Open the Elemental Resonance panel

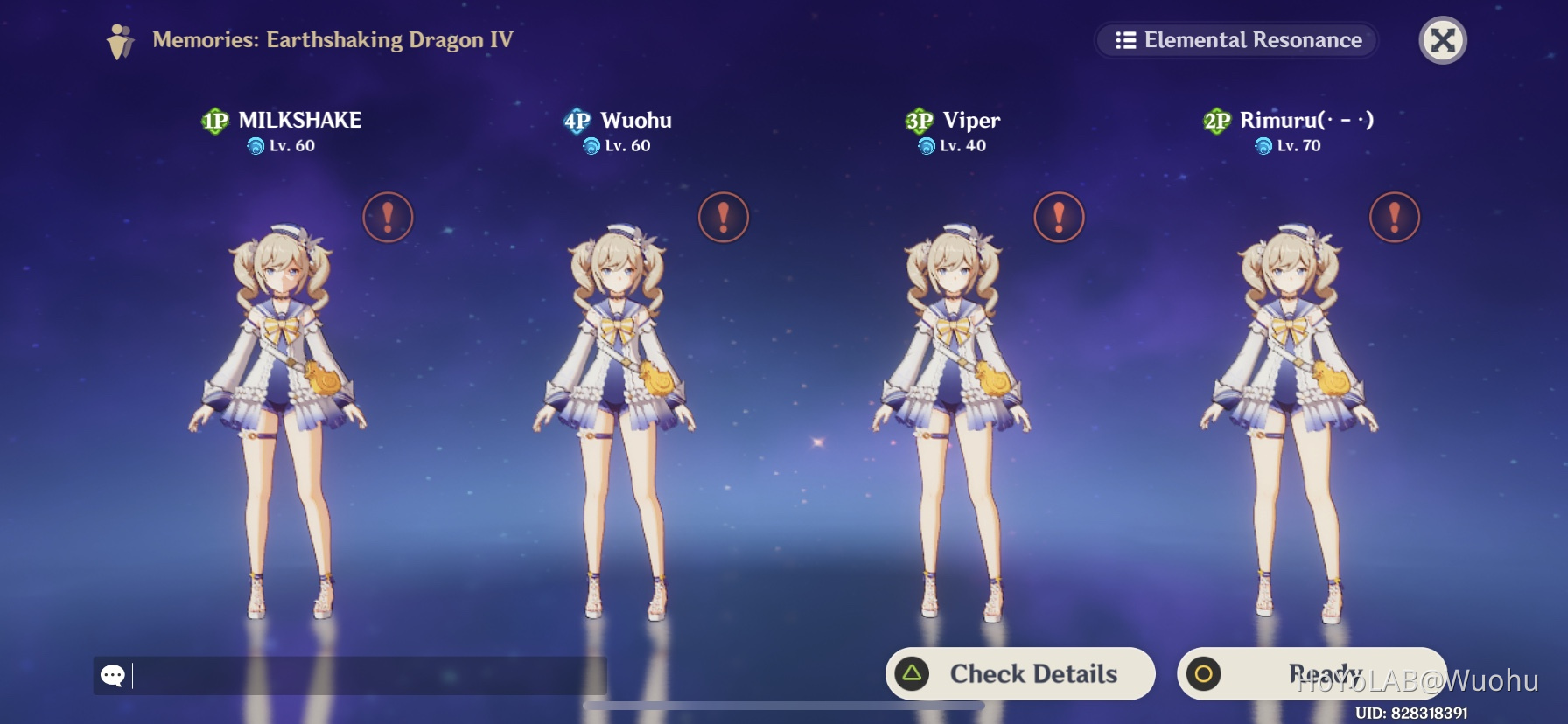point(1237,40)
